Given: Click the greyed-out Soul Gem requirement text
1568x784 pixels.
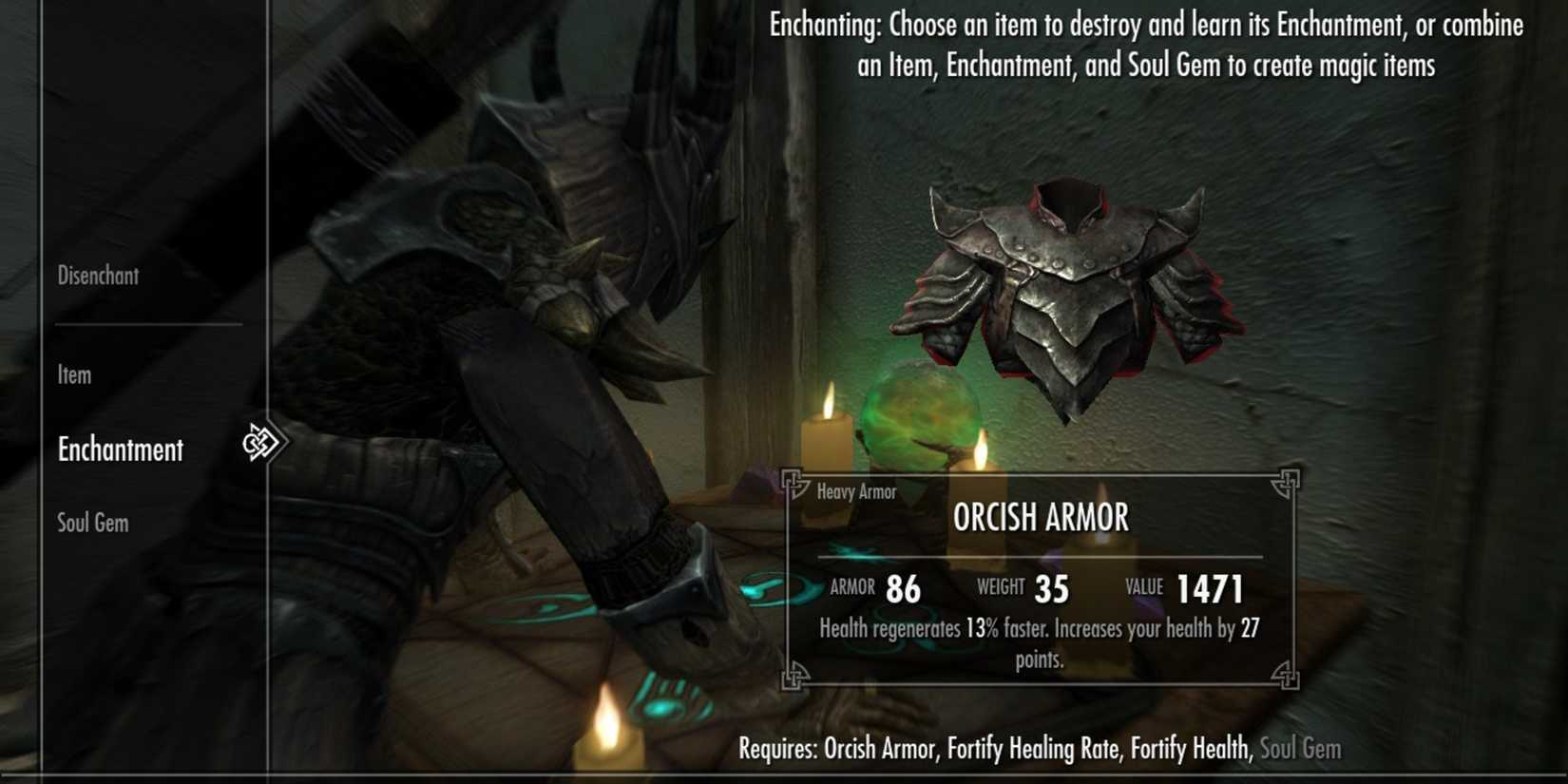Looking at the screenshot, I should [x=1298, y=749].
